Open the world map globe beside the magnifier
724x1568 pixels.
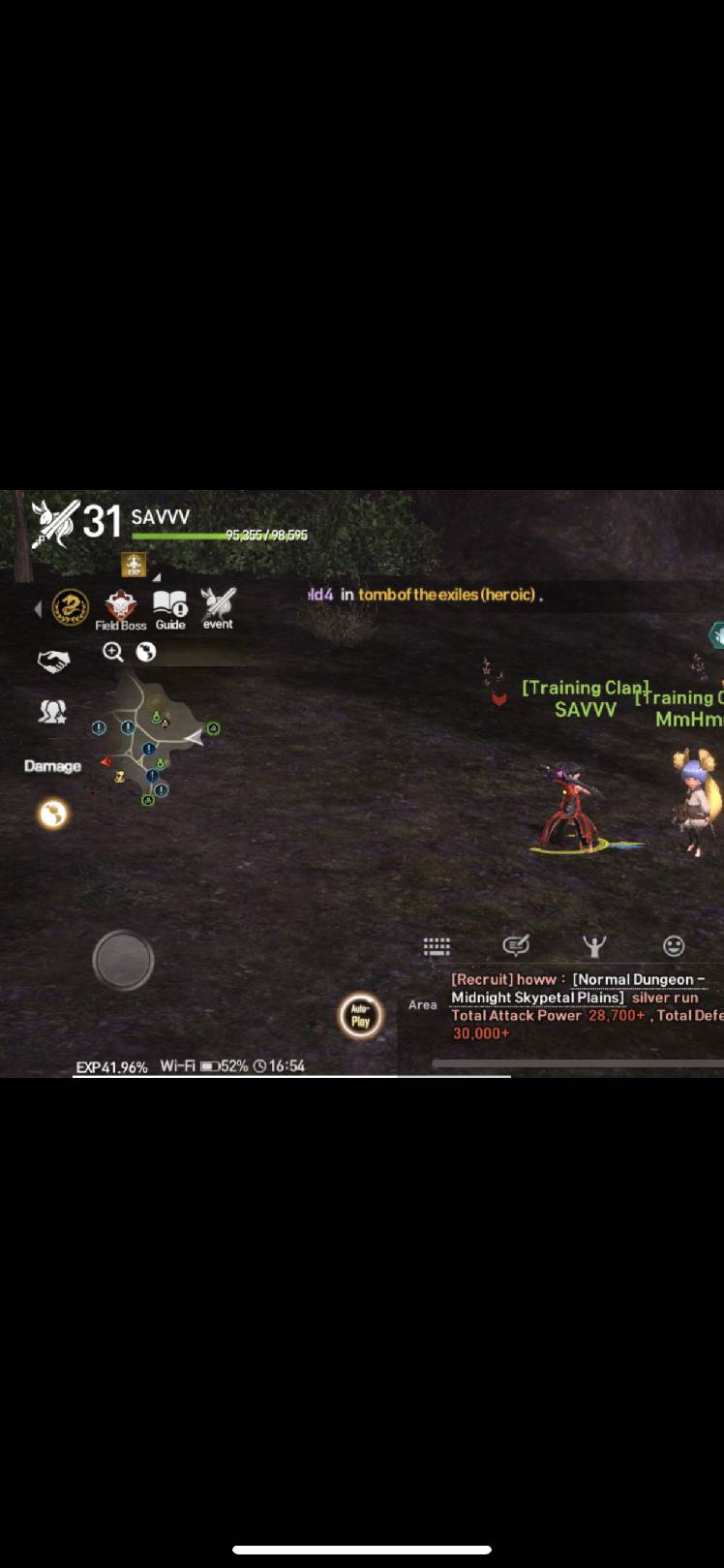coord(146,652)
